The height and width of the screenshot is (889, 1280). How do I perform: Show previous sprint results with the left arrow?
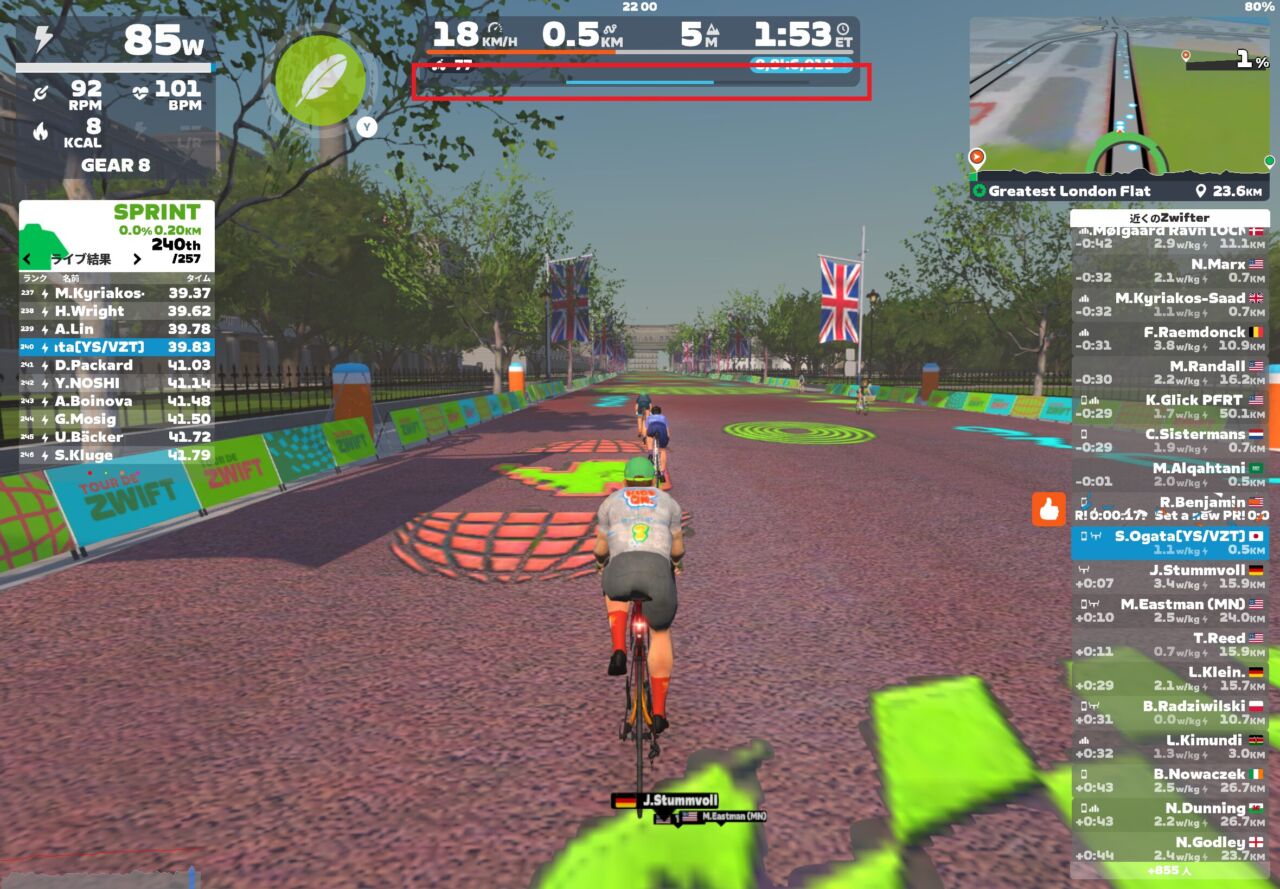pos(27,259)
